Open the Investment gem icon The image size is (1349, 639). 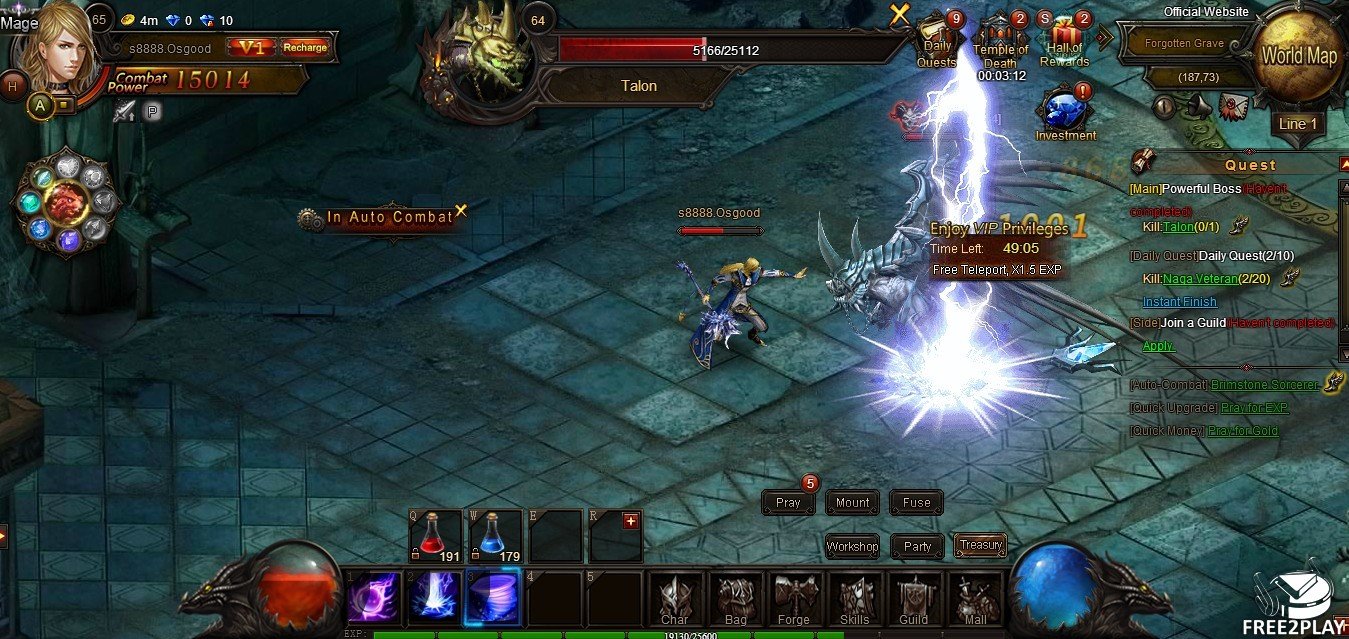click(1064, 108)
